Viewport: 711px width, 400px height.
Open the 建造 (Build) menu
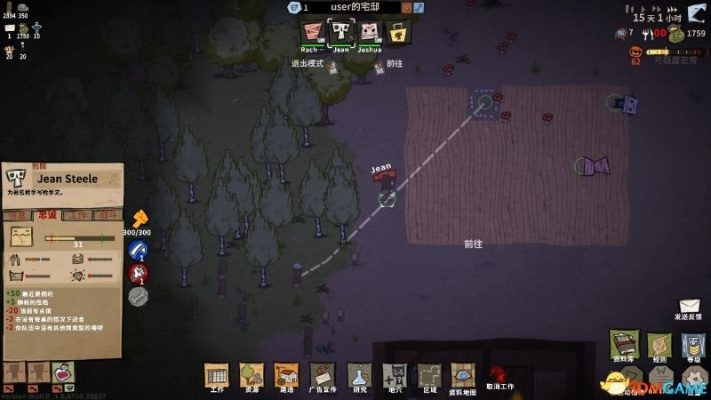click(x=286, y=374)
